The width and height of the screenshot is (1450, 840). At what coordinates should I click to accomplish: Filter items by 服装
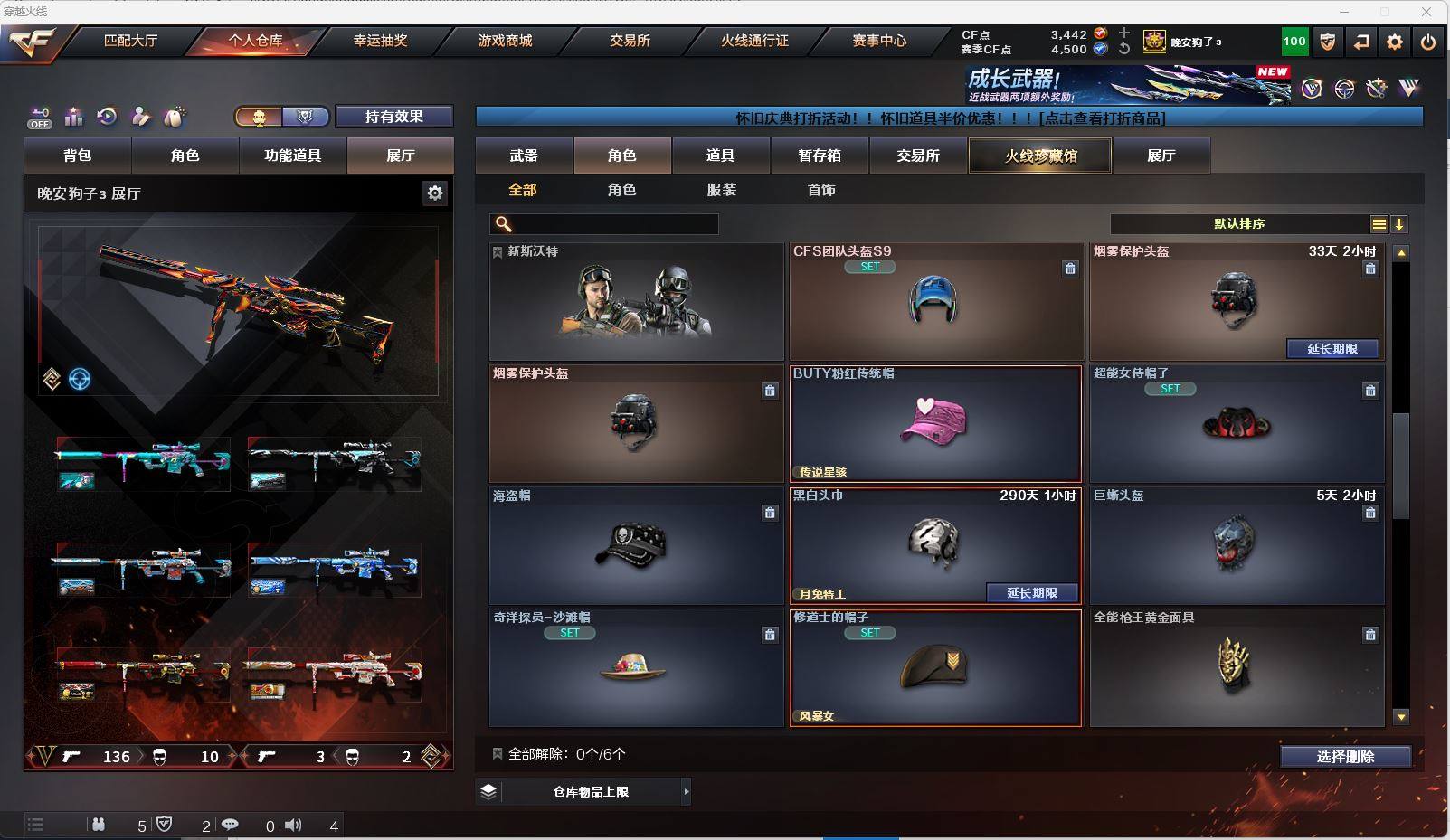click(x=722, y=190)
